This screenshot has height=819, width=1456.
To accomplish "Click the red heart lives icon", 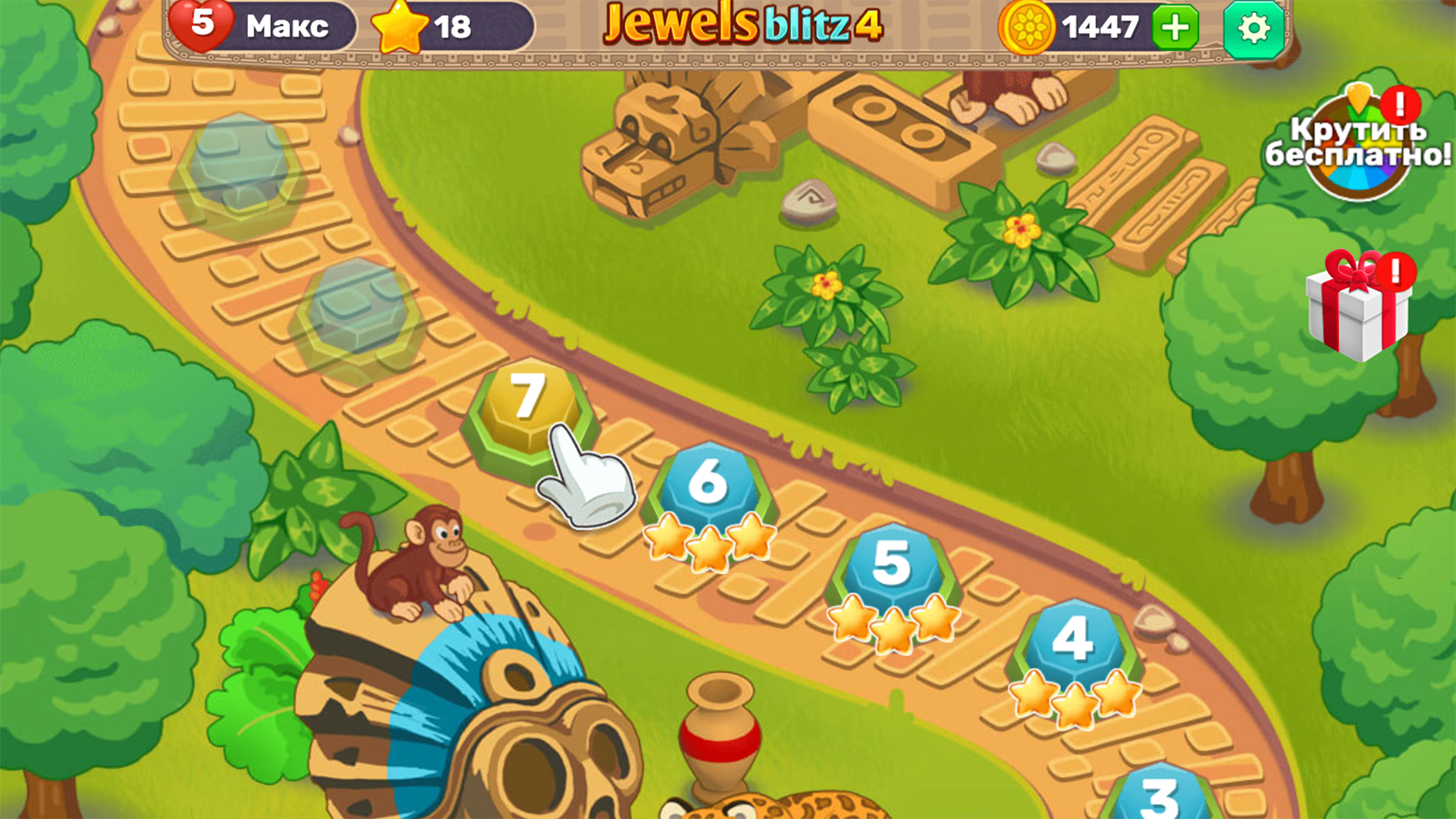I will [x=205, y=27].
